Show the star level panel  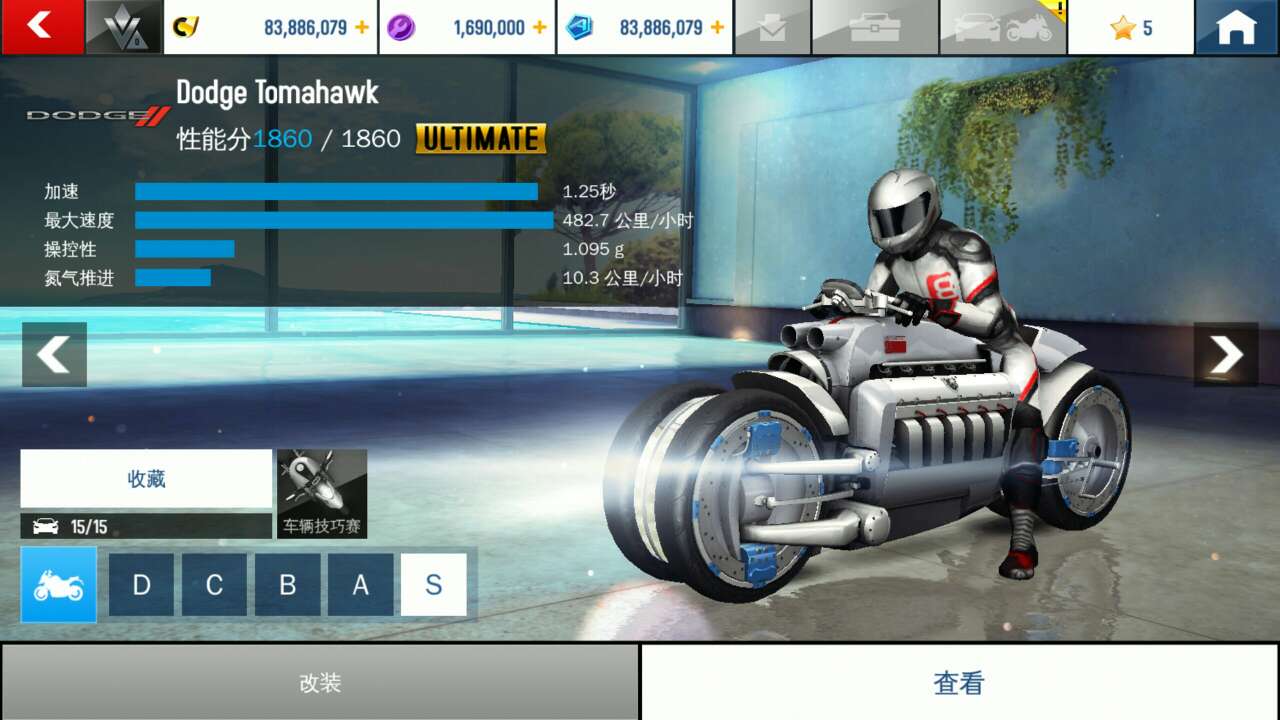(x=1131, y=27)
